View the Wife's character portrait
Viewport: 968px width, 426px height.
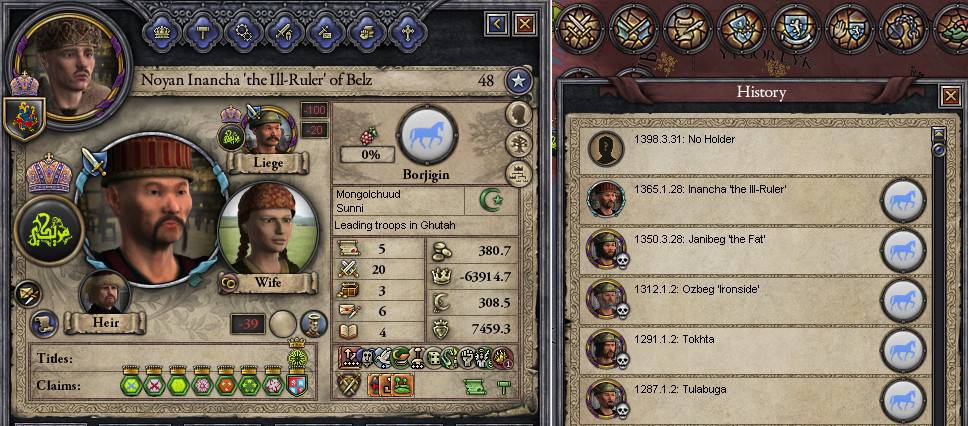point(254,229)
